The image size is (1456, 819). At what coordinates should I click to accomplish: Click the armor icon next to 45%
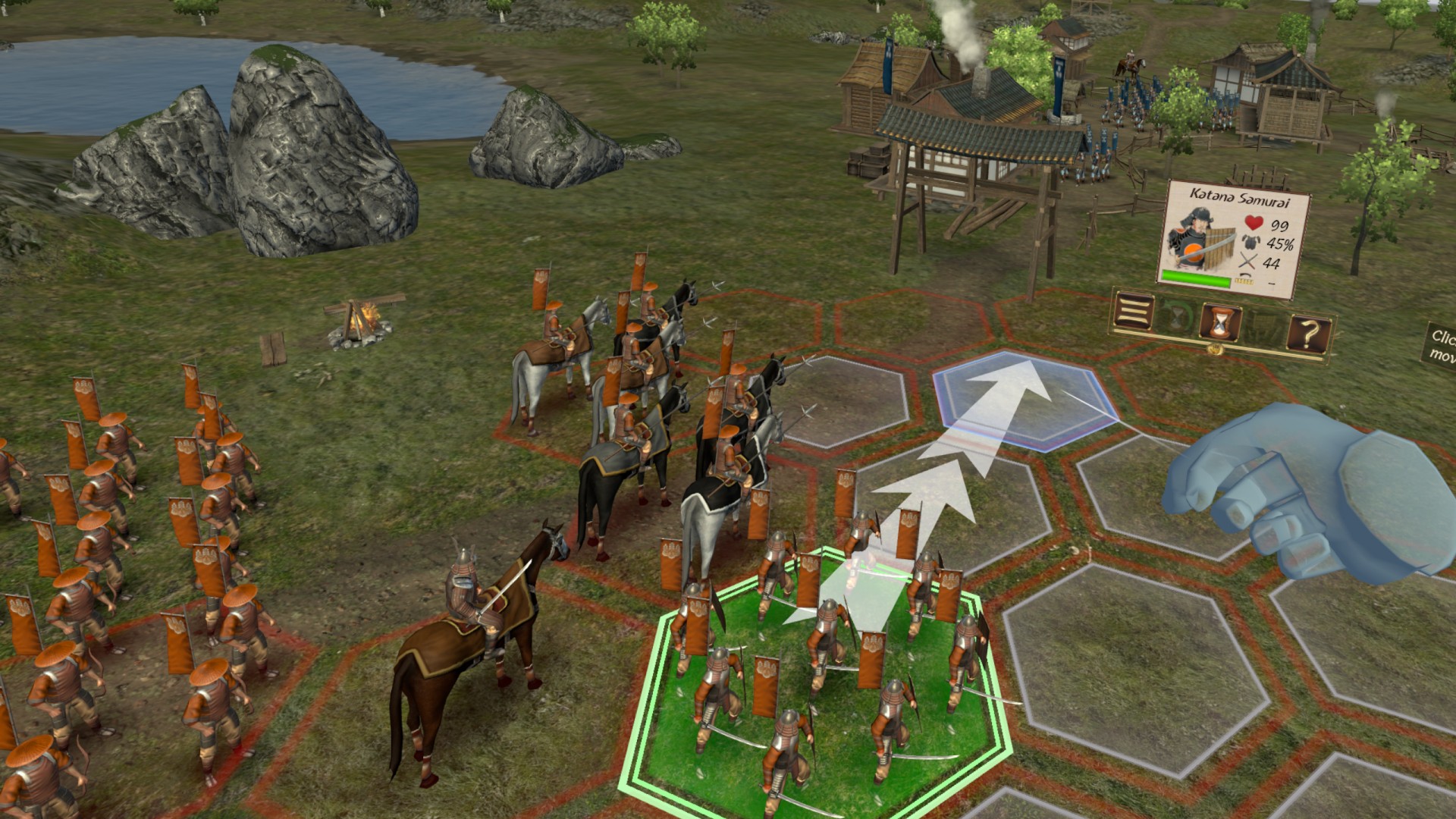click(1251, 243)
